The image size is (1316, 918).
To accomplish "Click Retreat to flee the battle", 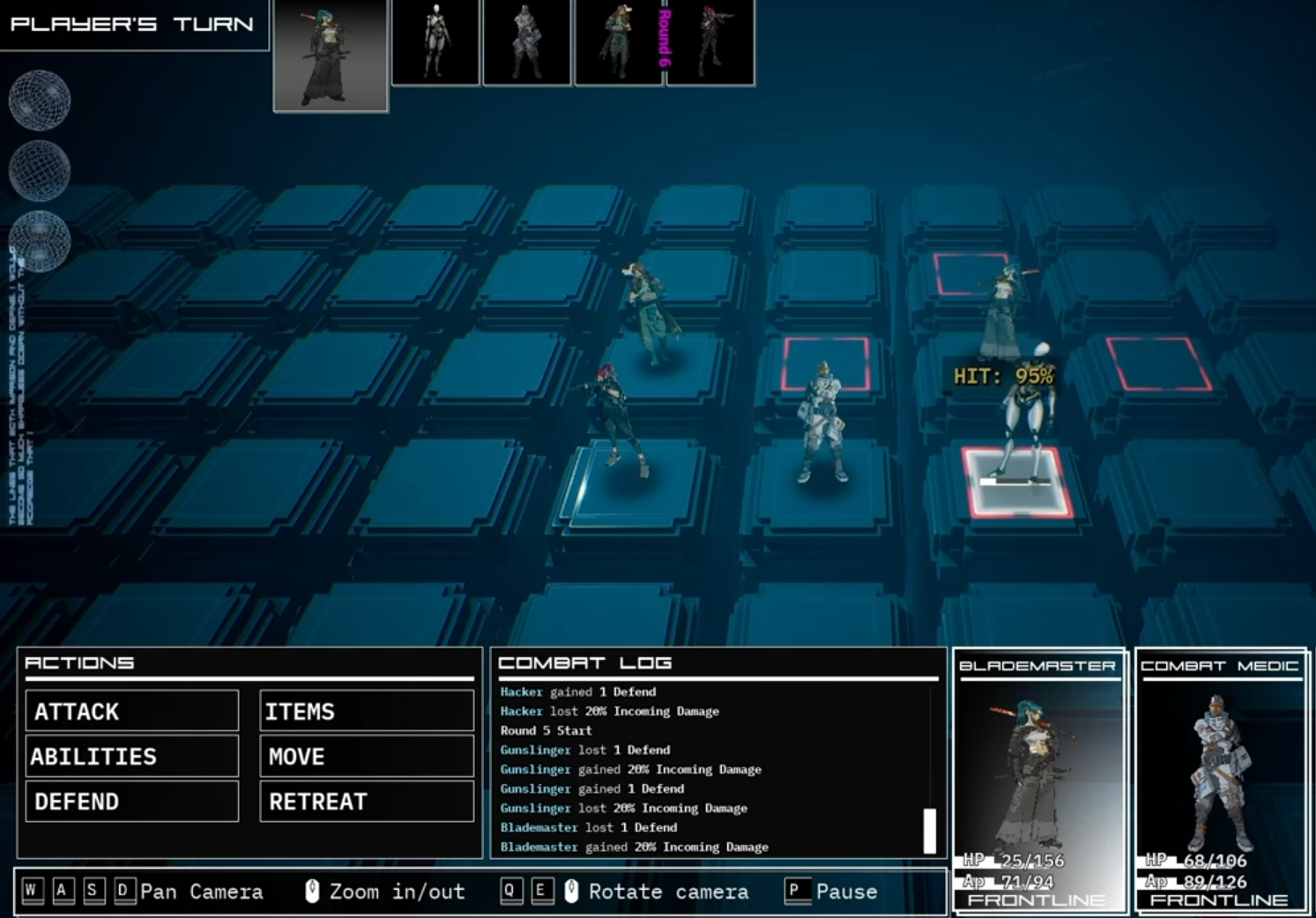I will point(366,801).
